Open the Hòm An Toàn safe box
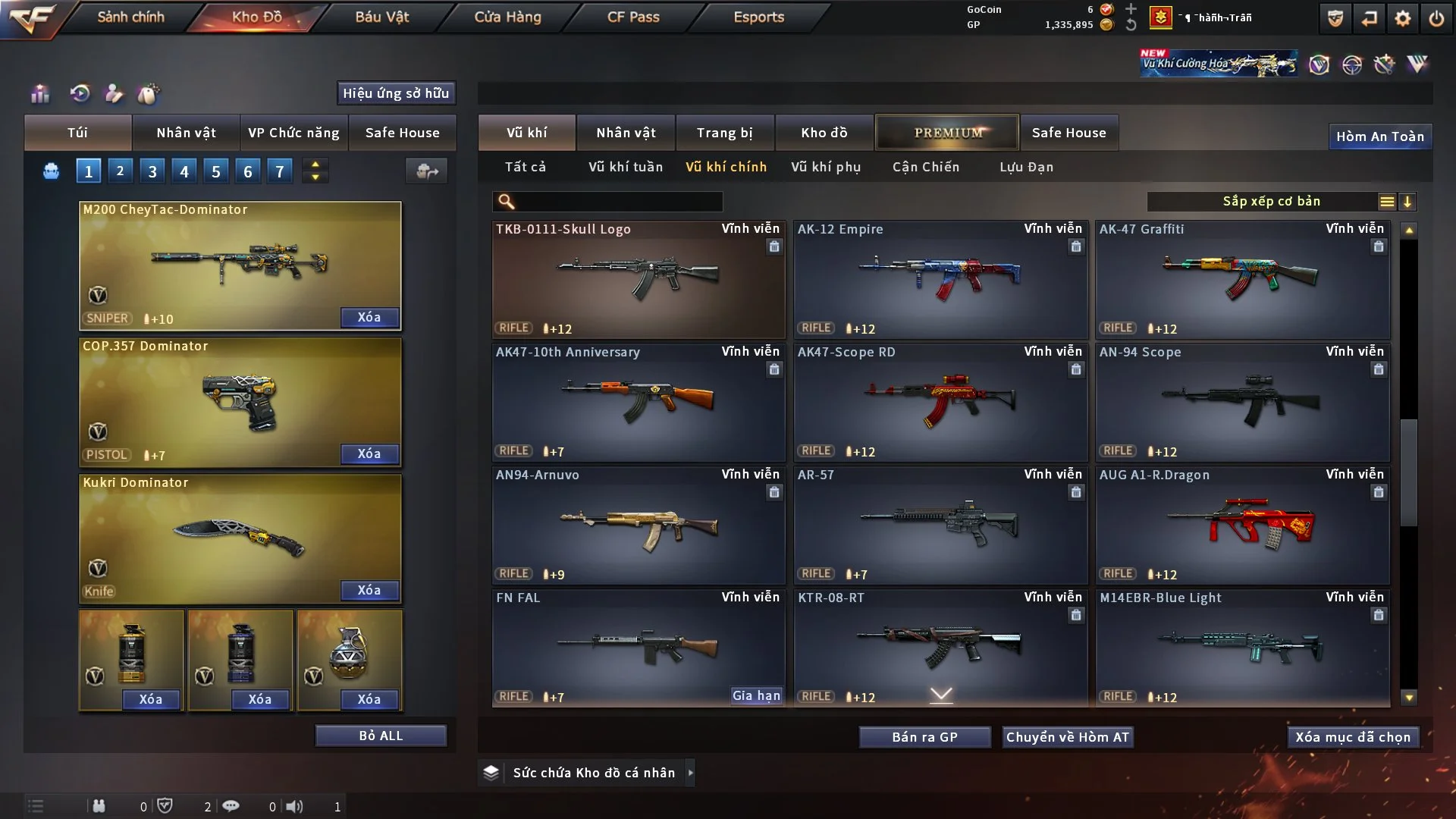Screen dimensions: 1456x819 tap(1379, 136)
